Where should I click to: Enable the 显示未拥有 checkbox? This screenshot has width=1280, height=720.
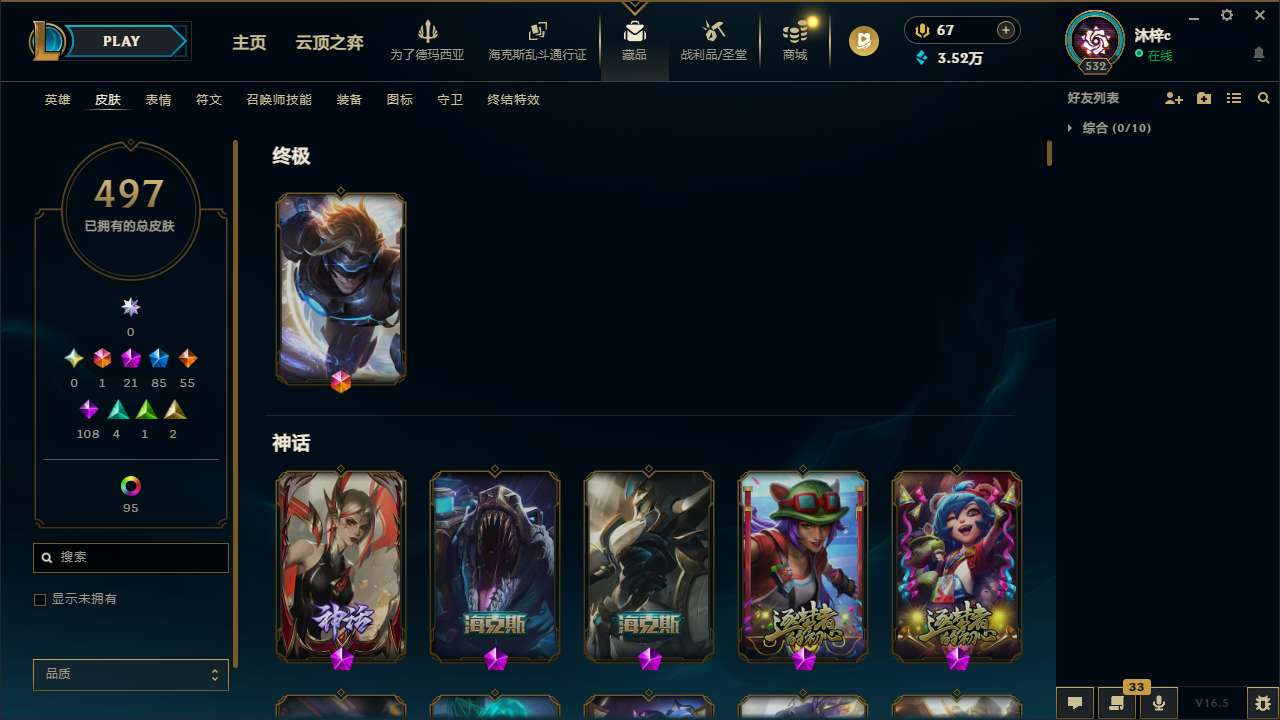[x=40, y=599]
